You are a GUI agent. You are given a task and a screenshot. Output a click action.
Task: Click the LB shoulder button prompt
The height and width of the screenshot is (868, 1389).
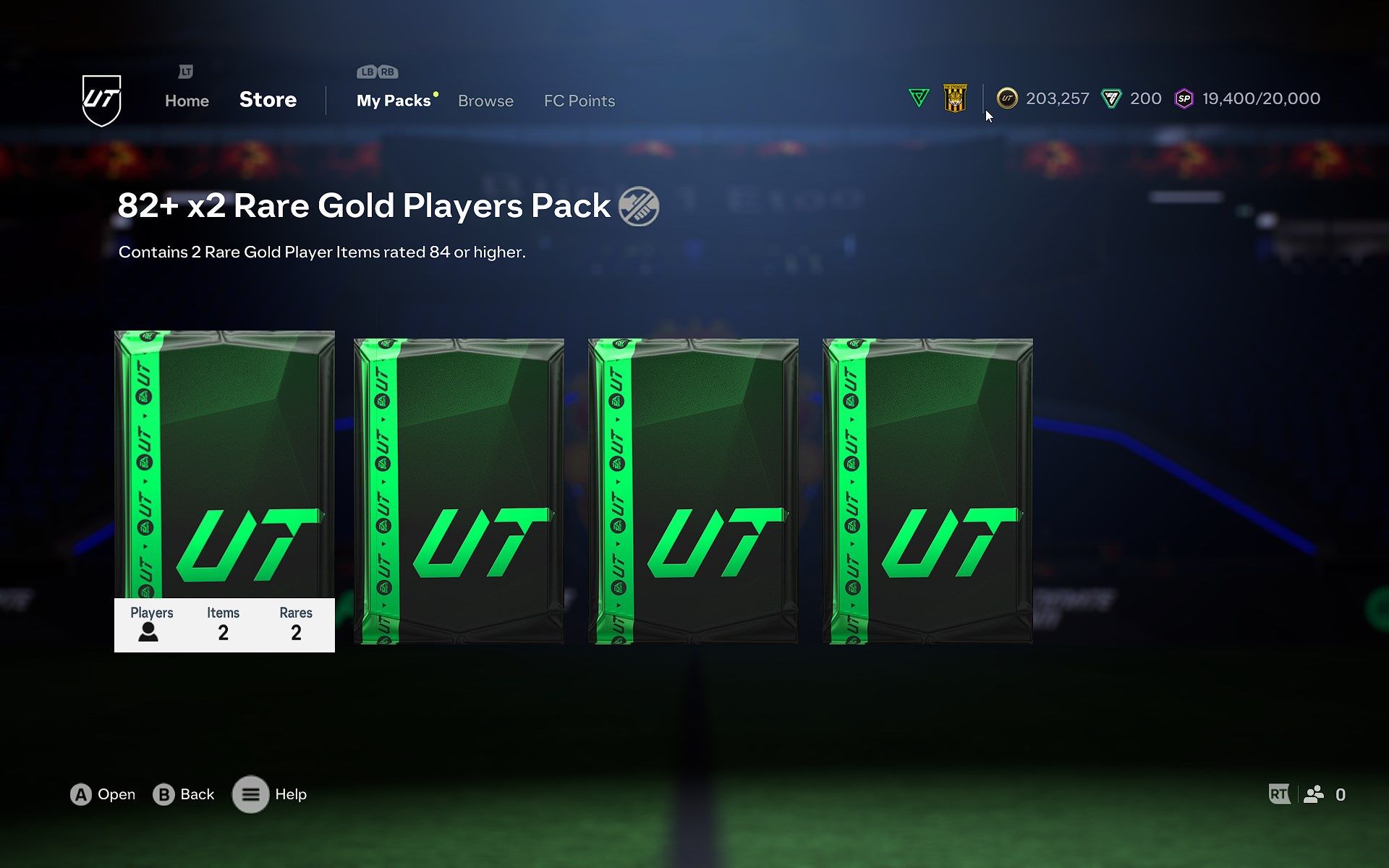(365, 72)
